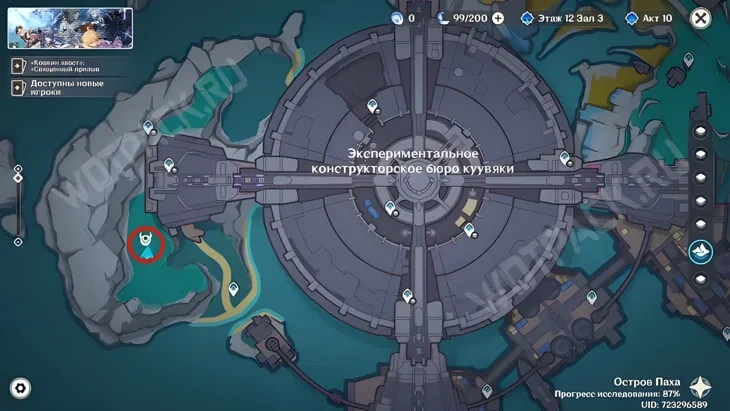Open the Imaginarium Theater "Акт 10" indicator
The height and width of the screenshot is (411, 730).
[651, 18]
